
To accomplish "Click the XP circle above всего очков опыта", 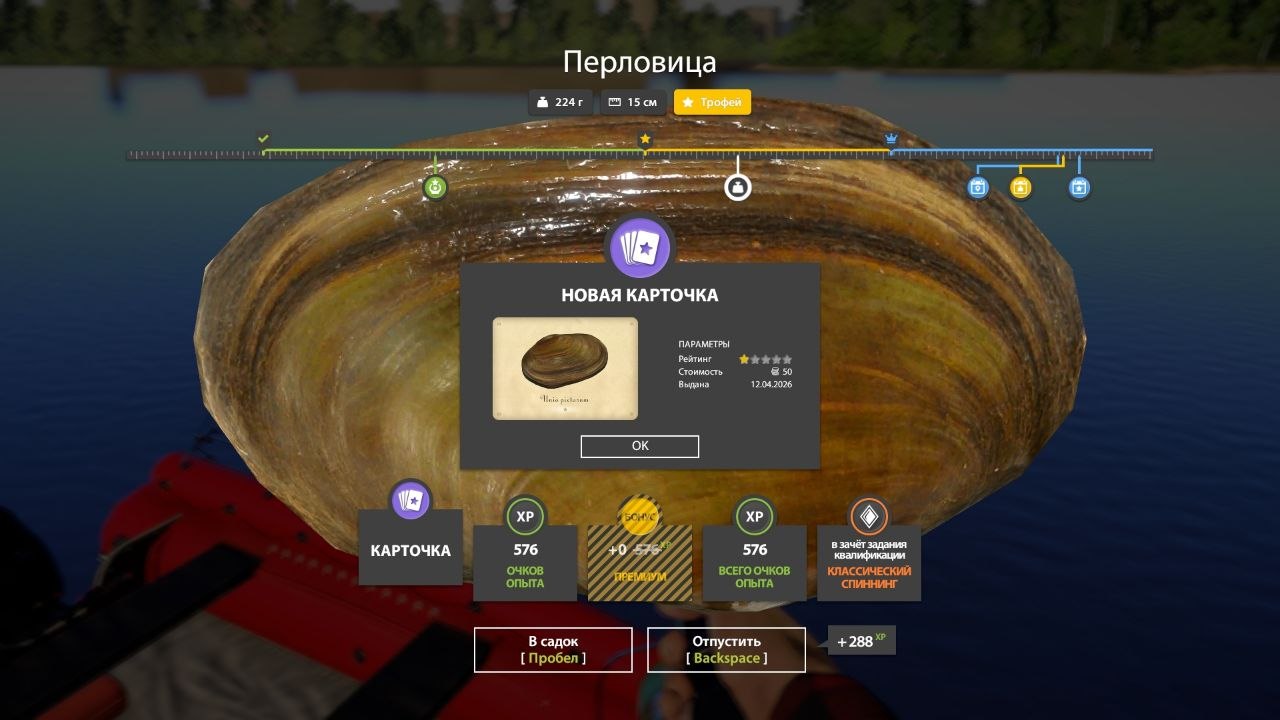I will pos(754,517).
